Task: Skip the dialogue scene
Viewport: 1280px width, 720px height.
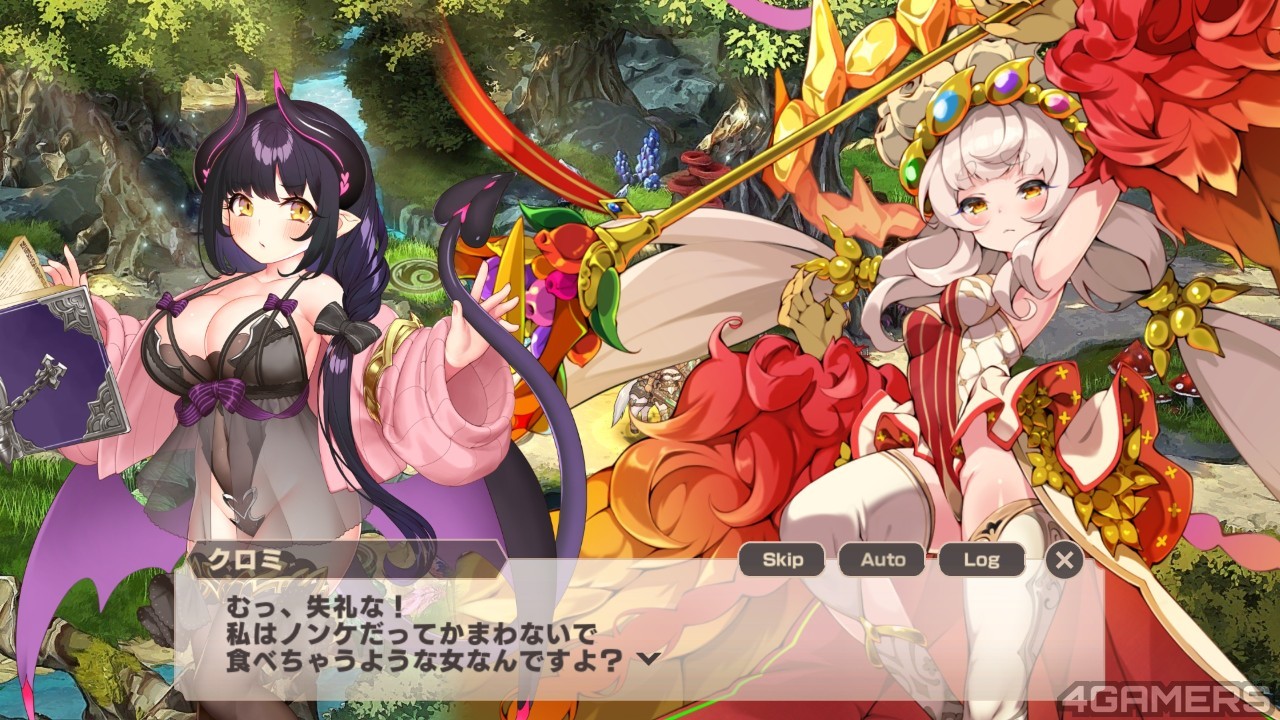Action: pyautogui.click(x=782, y=560)
